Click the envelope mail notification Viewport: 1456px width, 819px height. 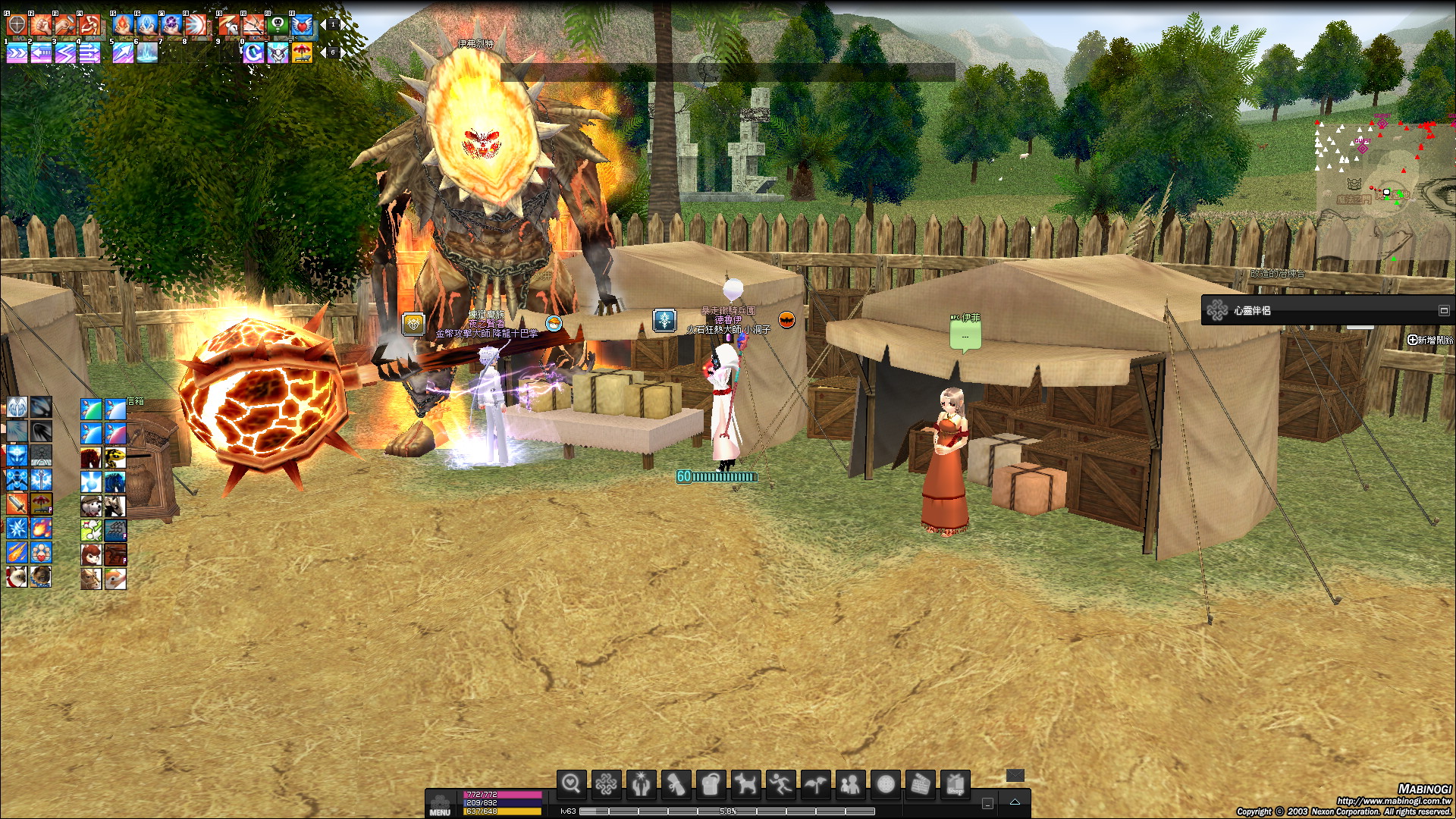tap(1015, 775)
